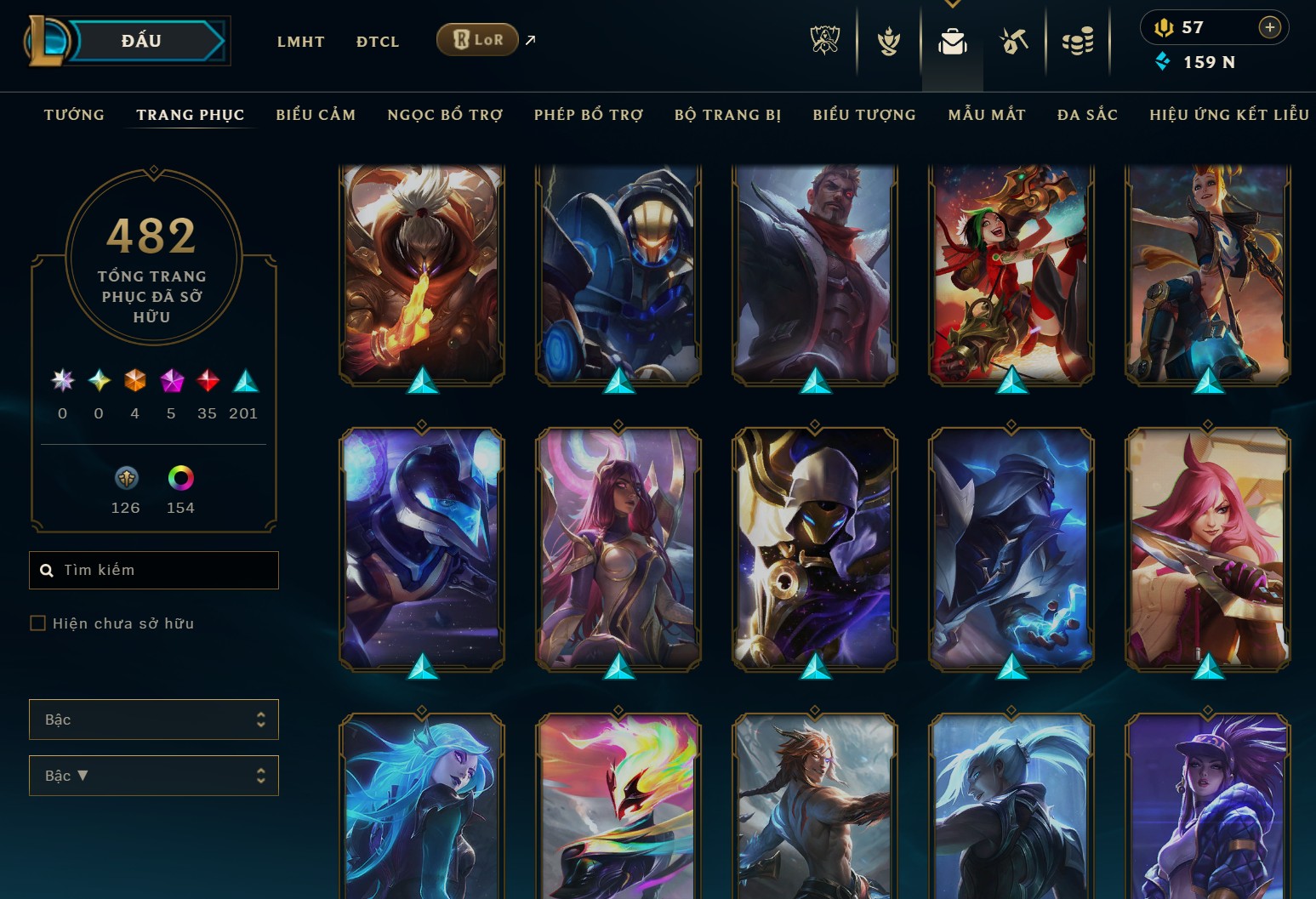This screenshot has height=899, width=1316.
Task: Click the search magnifier icon
Action: pyautogui.click(x=47, y=570)
